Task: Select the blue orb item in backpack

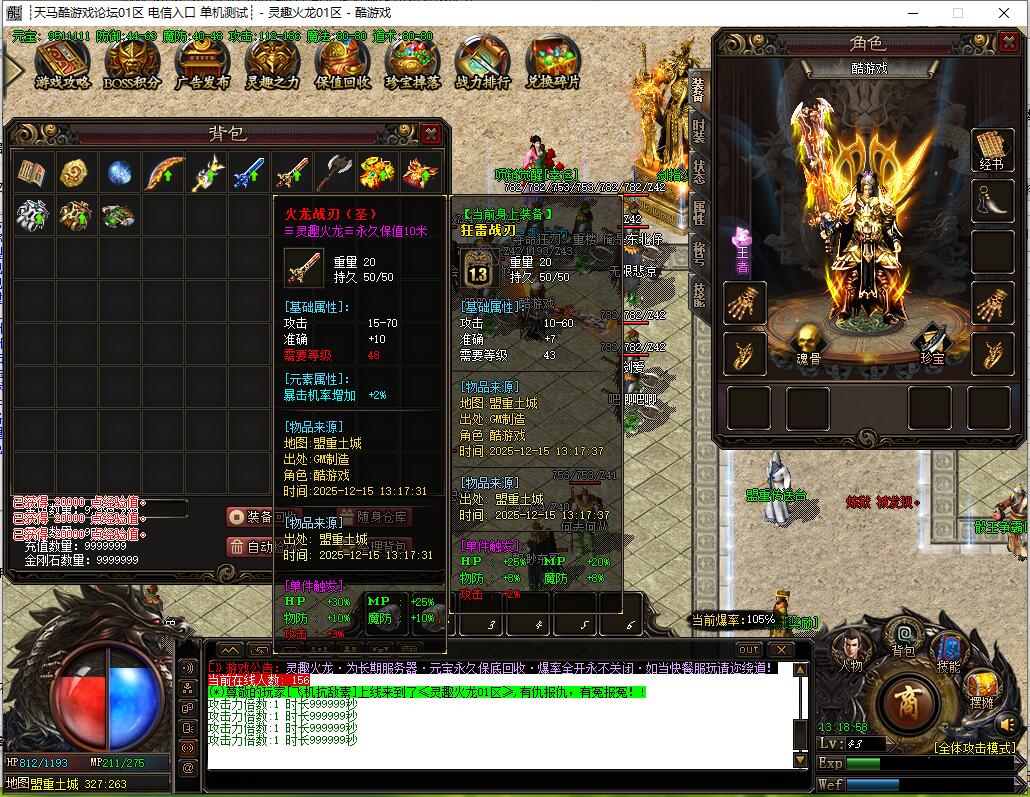Action: [x=119, y=172]
